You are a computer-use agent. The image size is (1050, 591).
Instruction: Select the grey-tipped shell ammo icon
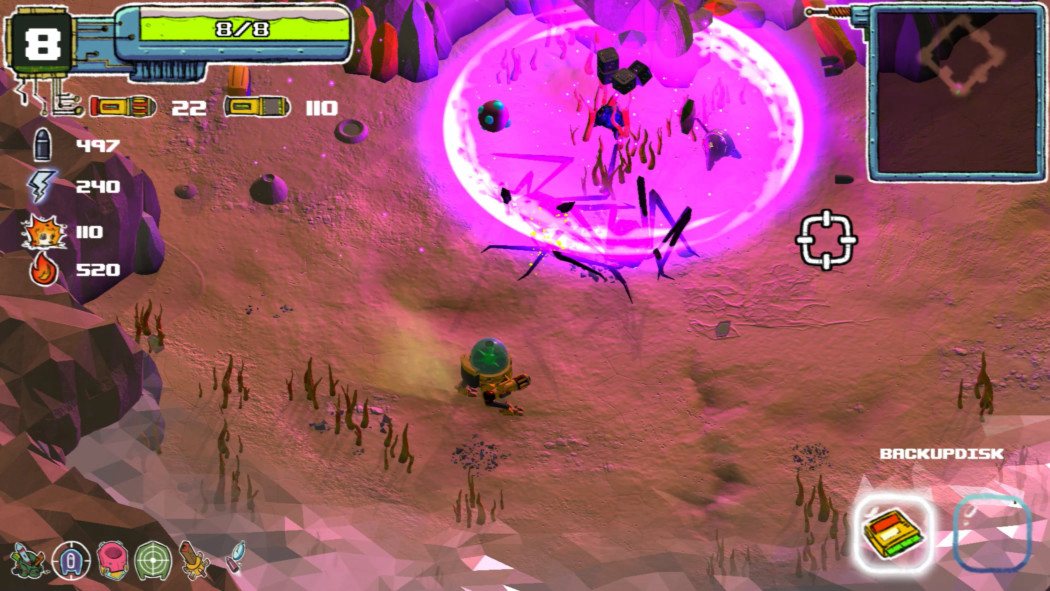tap(256, 107)
